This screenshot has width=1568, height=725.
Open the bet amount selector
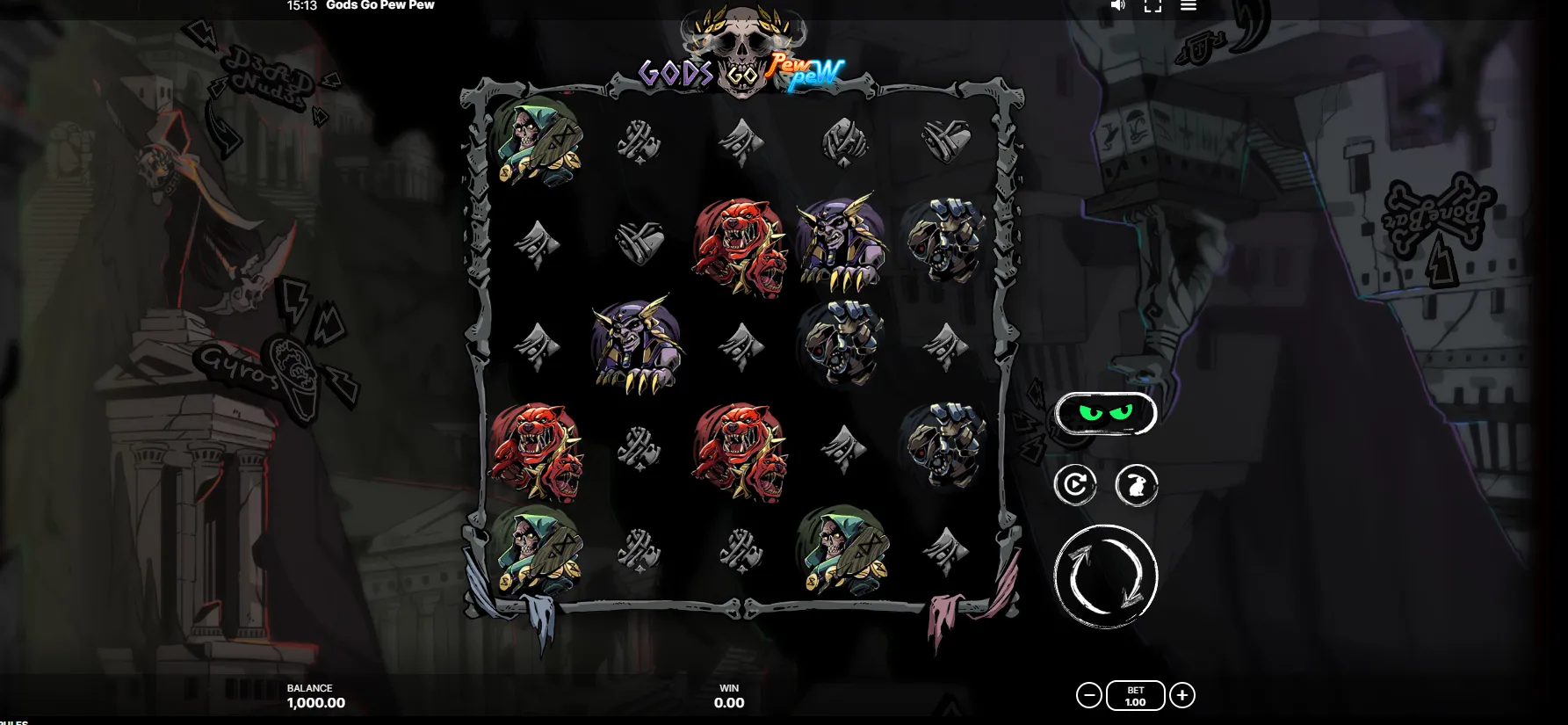click(1135, 696)
